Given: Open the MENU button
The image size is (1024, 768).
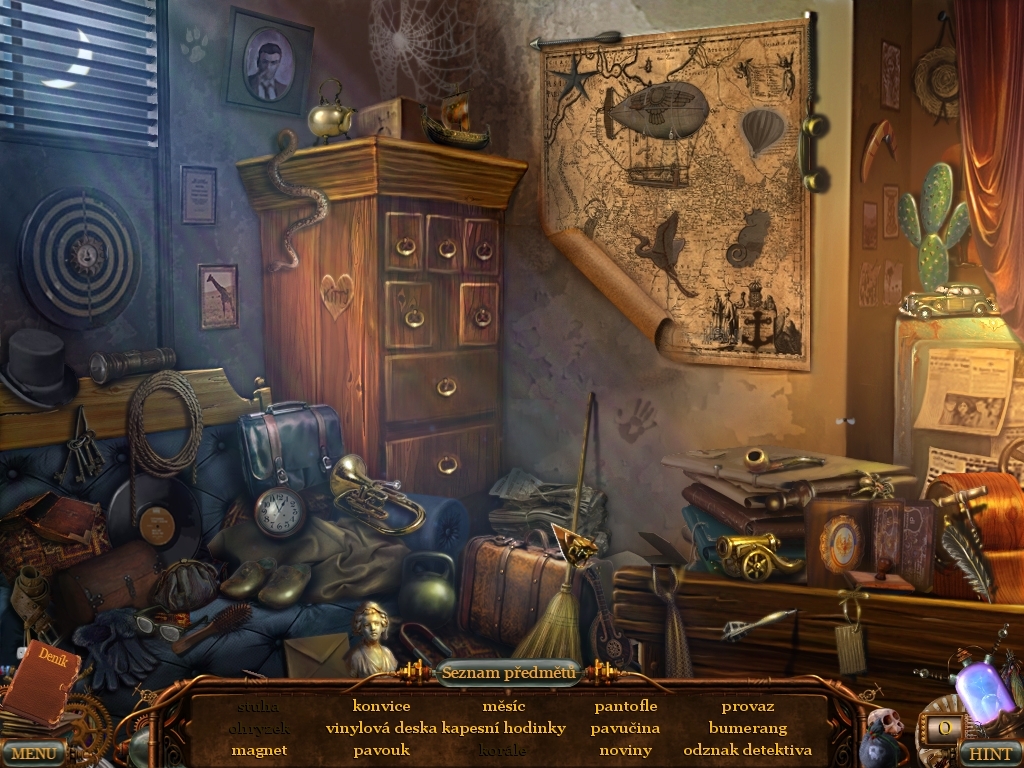Looking at the screenshot, I should (x=33, y=752).
